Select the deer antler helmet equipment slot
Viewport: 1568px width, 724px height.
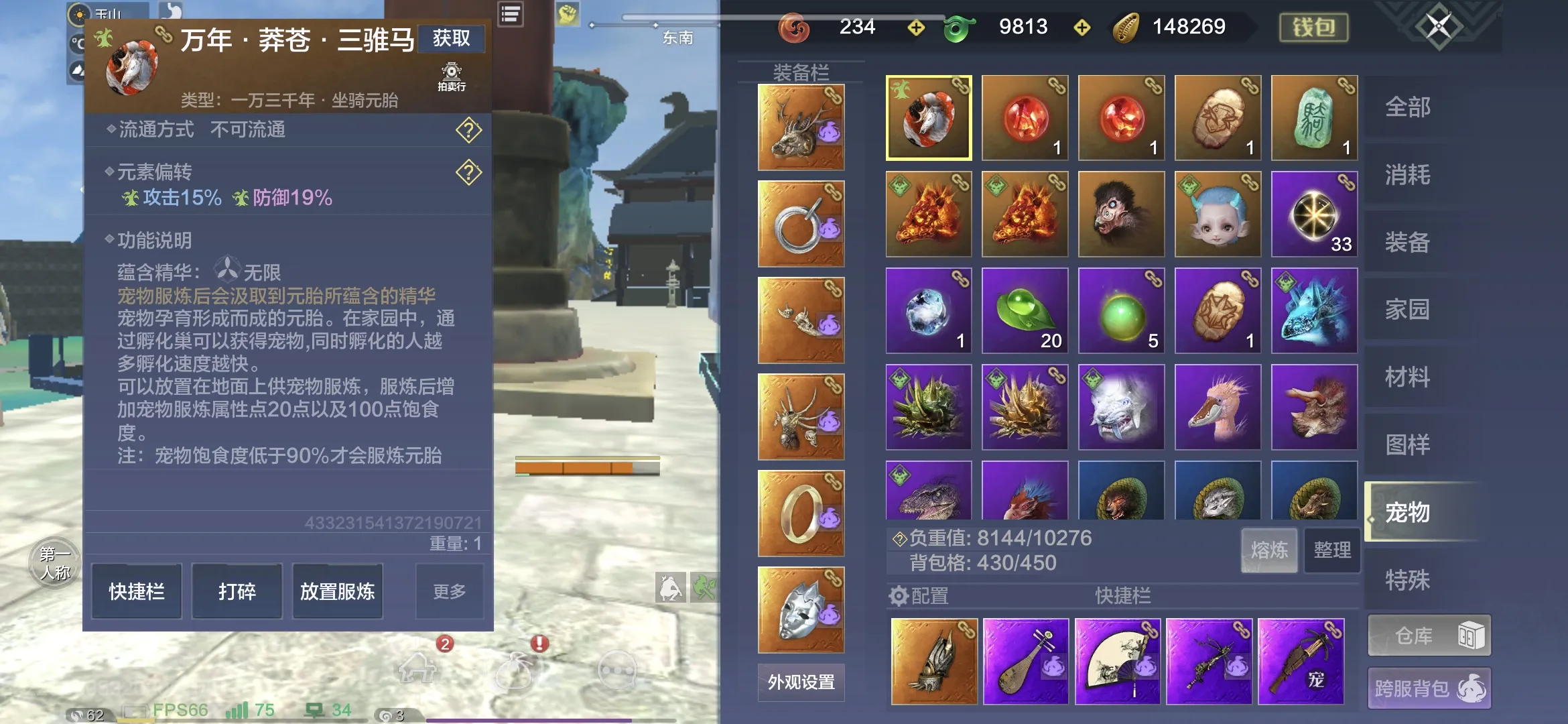point(801,127)
